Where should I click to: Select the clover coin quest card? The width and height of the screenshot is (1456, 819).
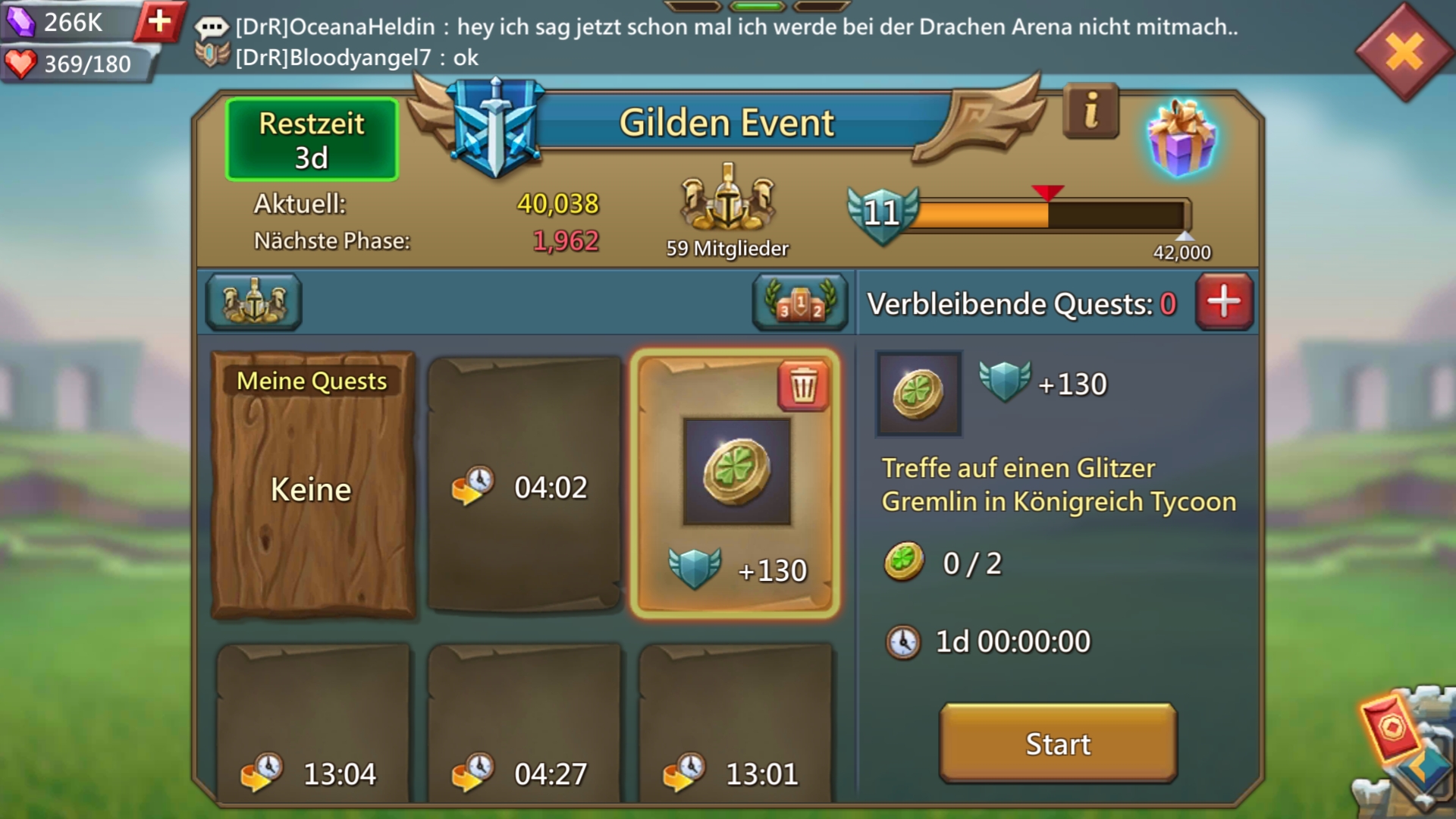tap(735, 485)
